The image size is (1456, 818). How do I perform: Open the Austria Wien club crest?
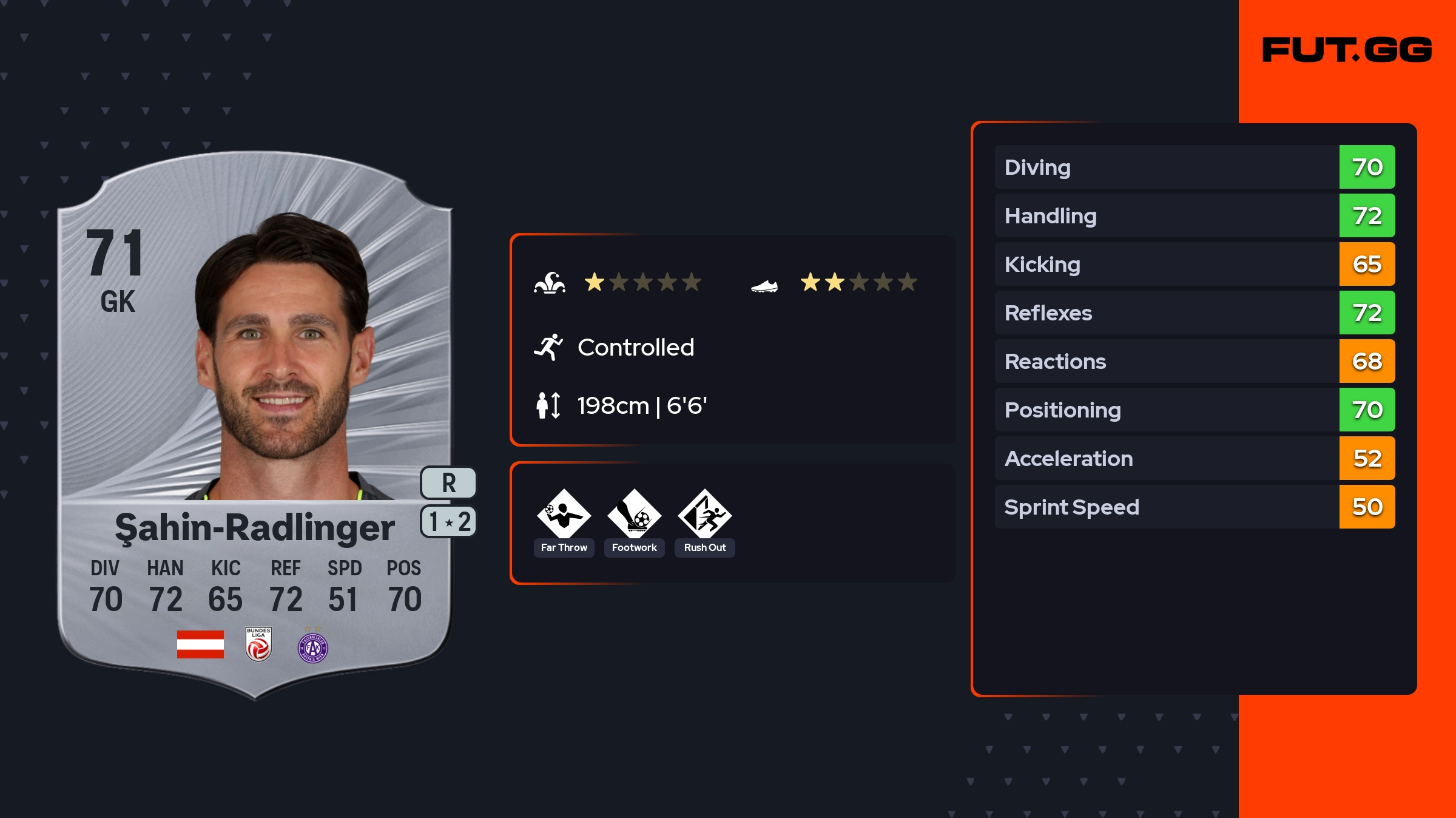[x=313, y=647]
